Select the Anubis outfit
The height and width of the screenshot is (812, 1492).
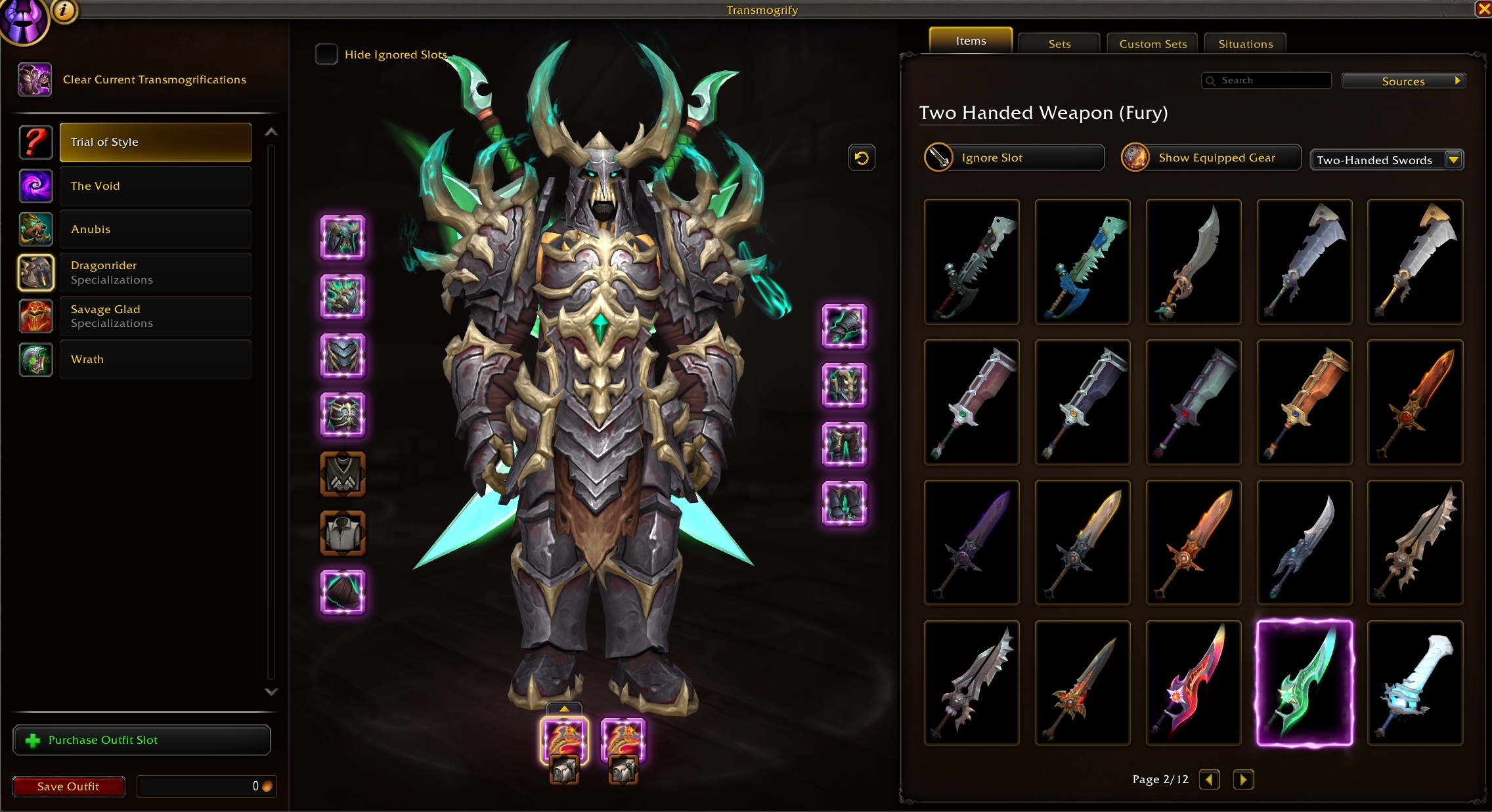pyautogui.click(x=155, y=229)
